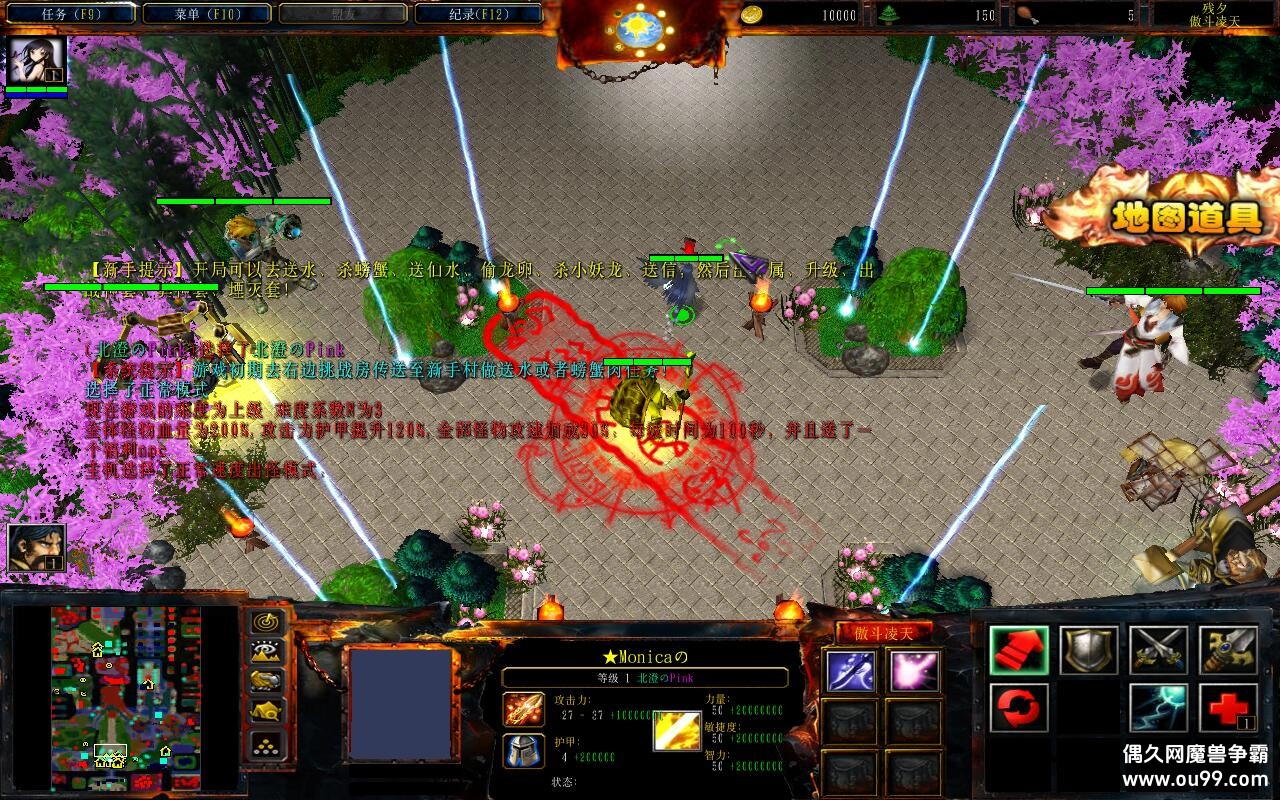Toggle the minimap ally color mode button

coord(267,682)
